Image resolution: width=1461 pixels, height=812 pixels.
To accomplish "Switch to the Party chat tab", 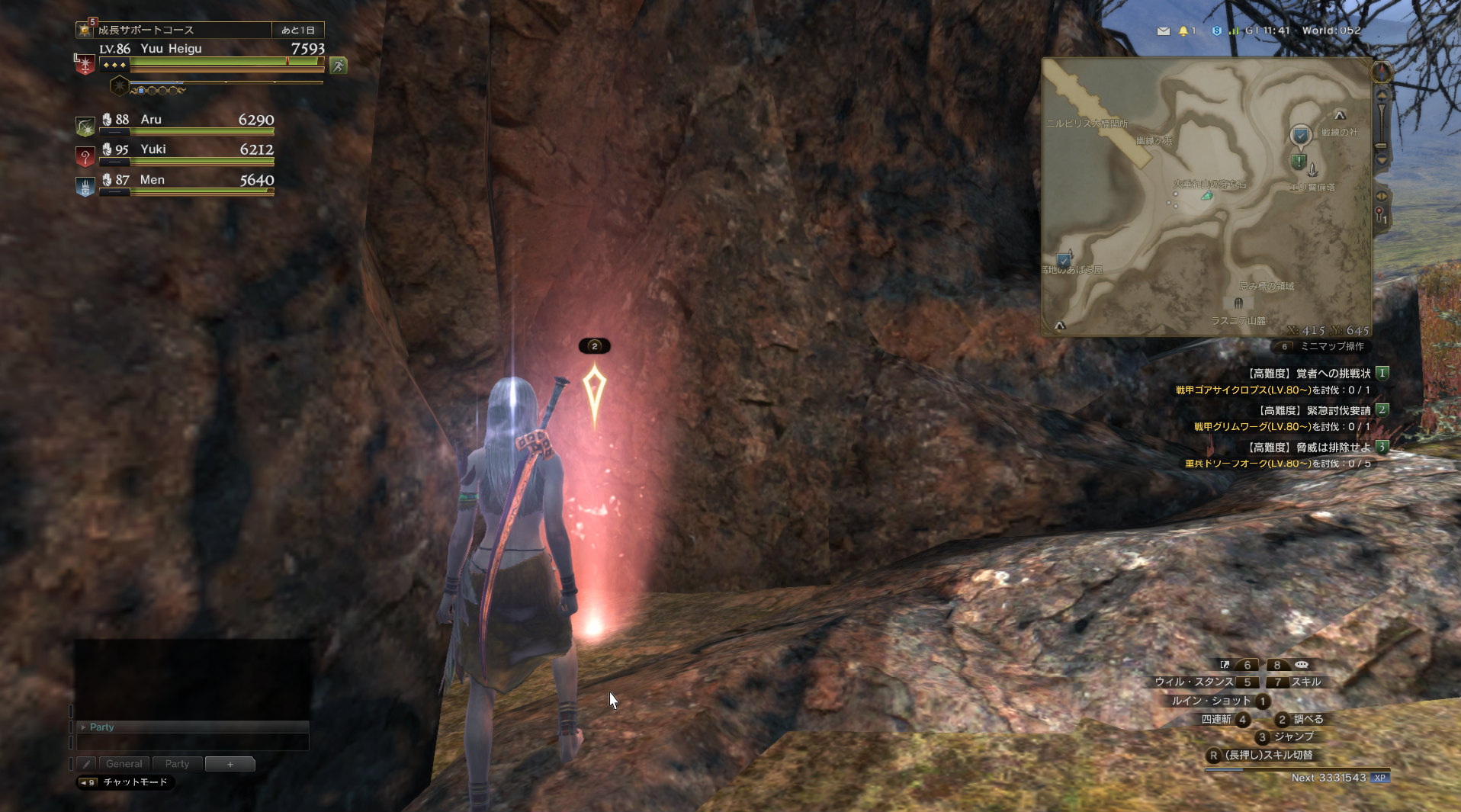I will coord(177,763).
